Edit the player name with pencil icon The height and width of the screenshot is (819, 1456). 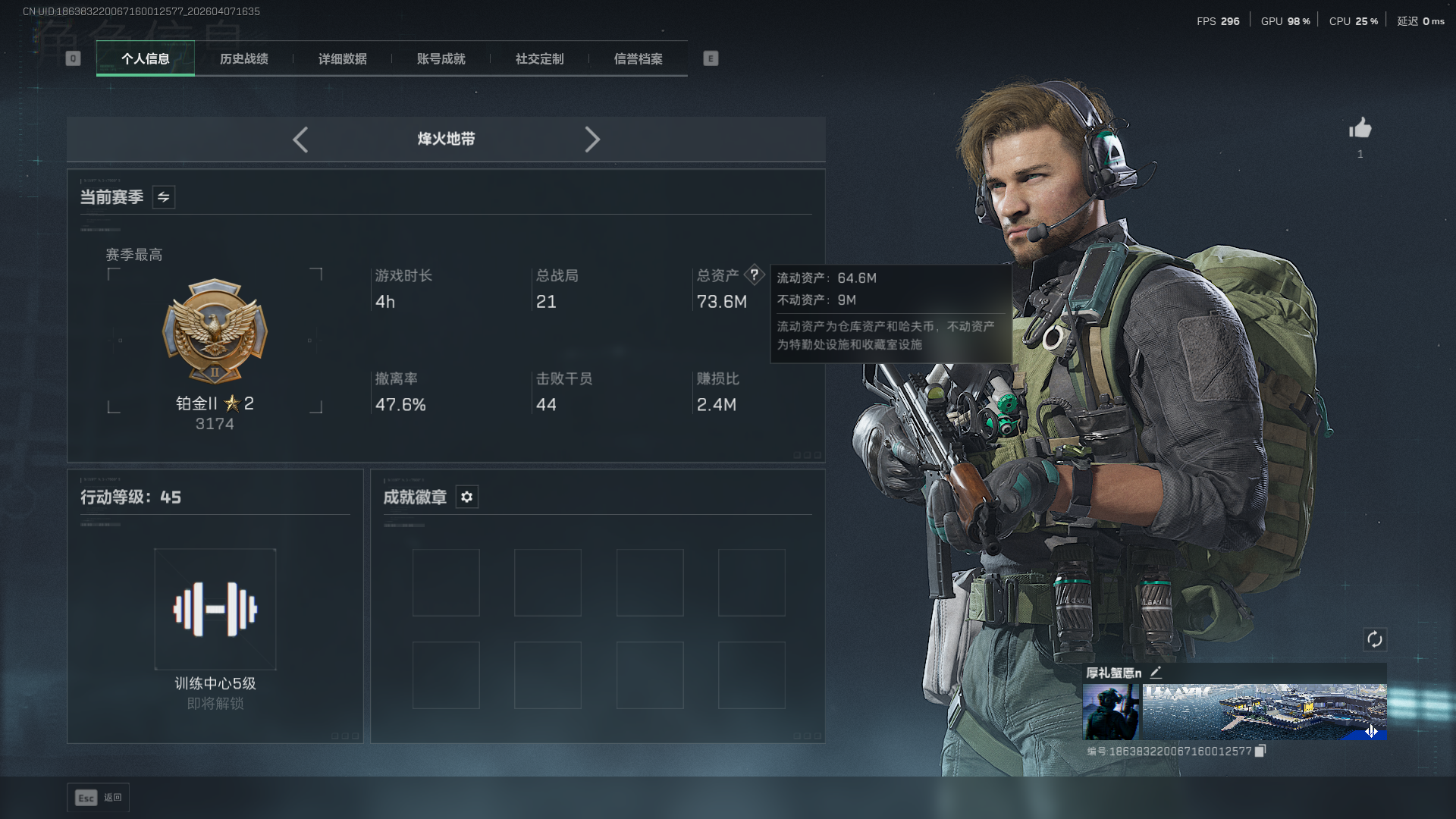coord(1156,672)
